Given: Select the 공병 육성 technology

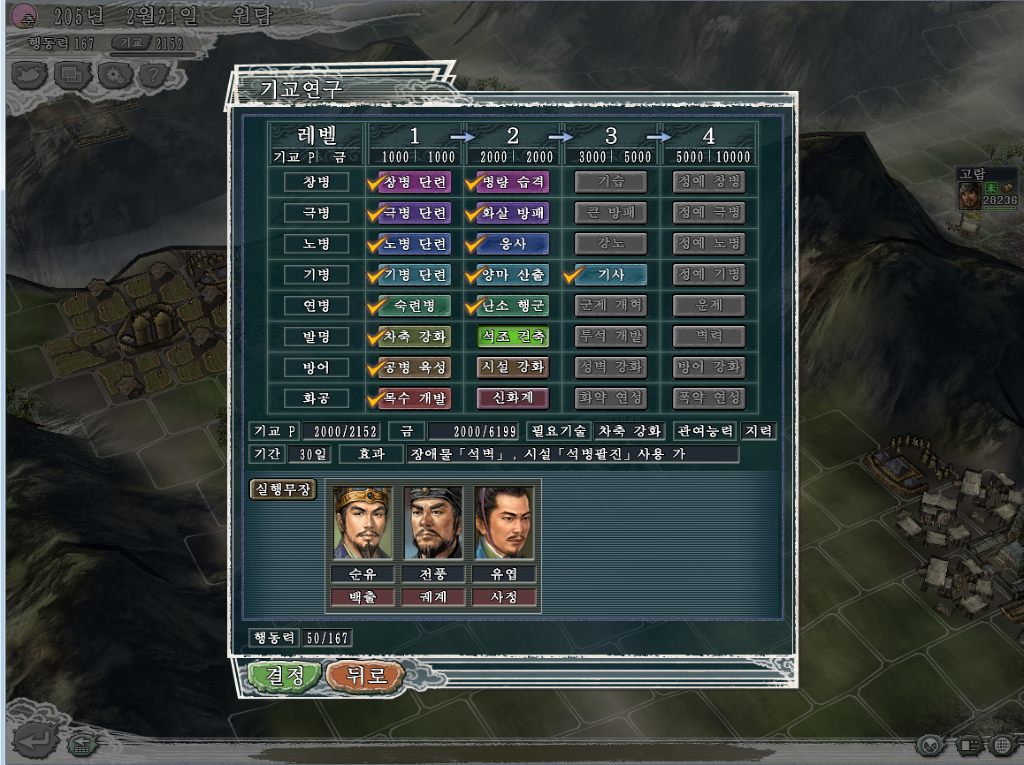Looking at the screenshot, I should (x=414, y=367).
